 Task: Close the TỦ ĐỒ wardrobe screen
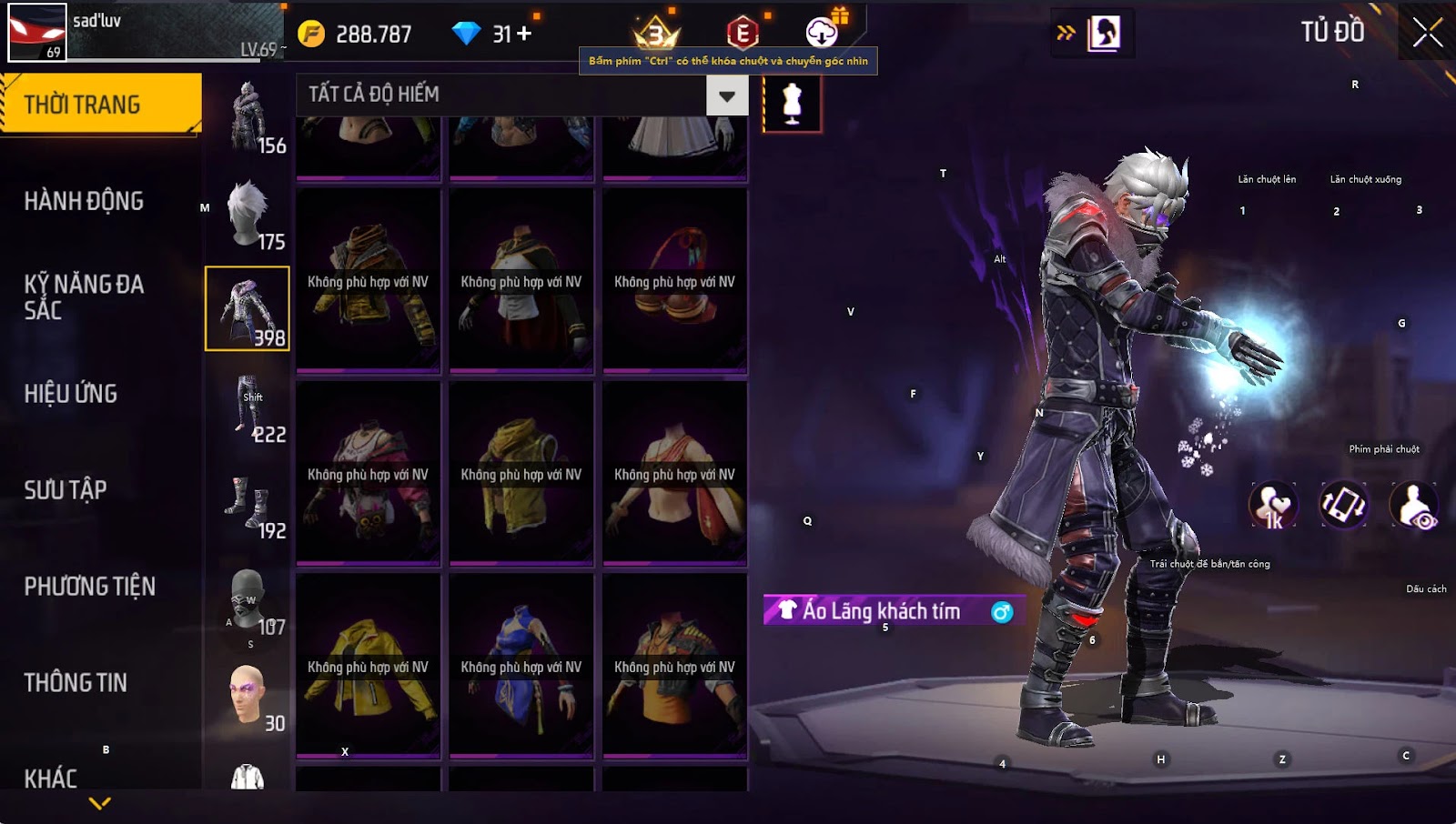click(1427, 33)
